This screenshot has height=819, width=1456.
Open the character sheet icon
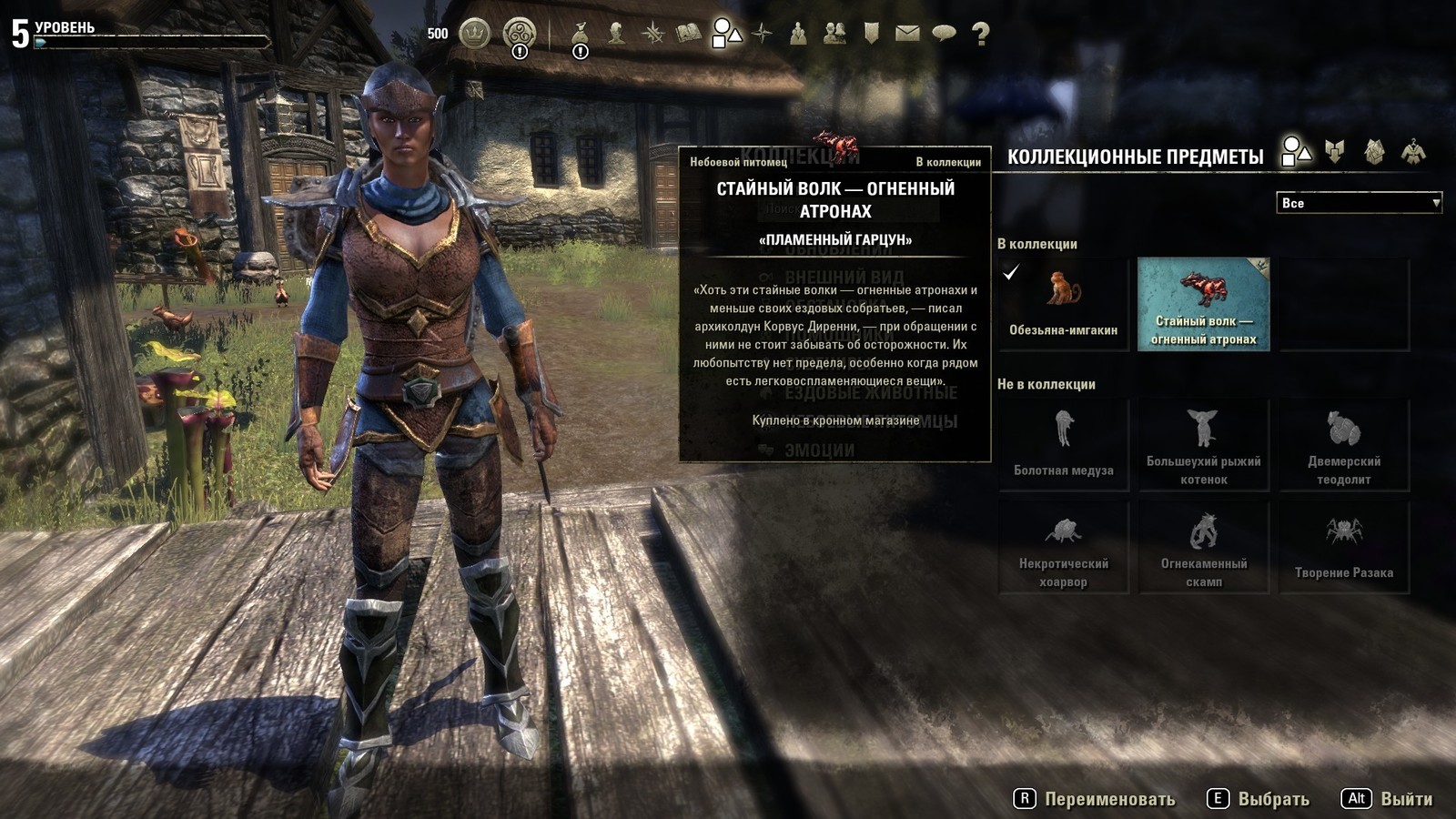[x=617, y=34]
